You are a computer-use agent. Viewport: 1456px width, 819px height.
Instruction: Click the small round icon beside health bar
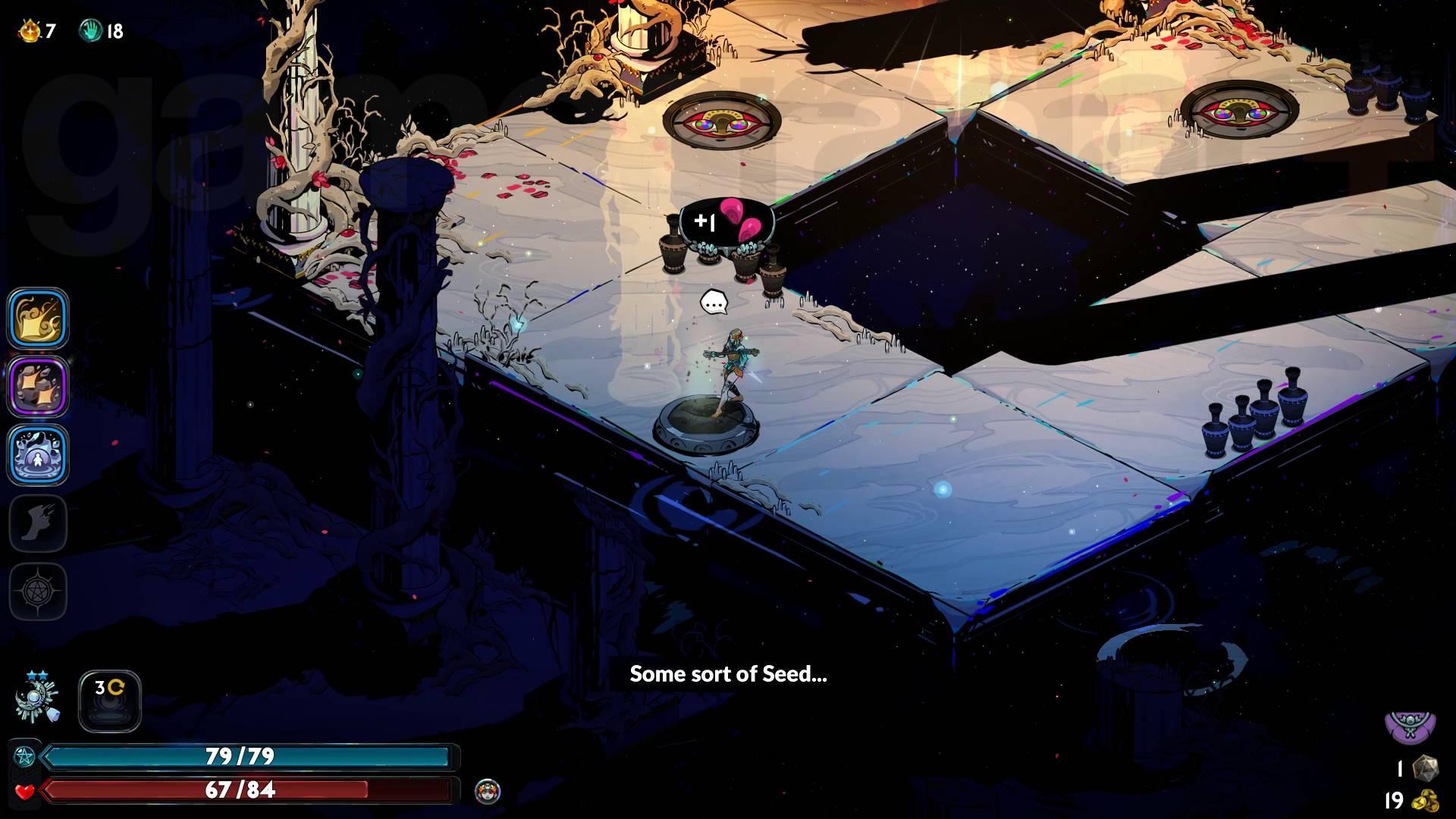click(x=488, y=792)
